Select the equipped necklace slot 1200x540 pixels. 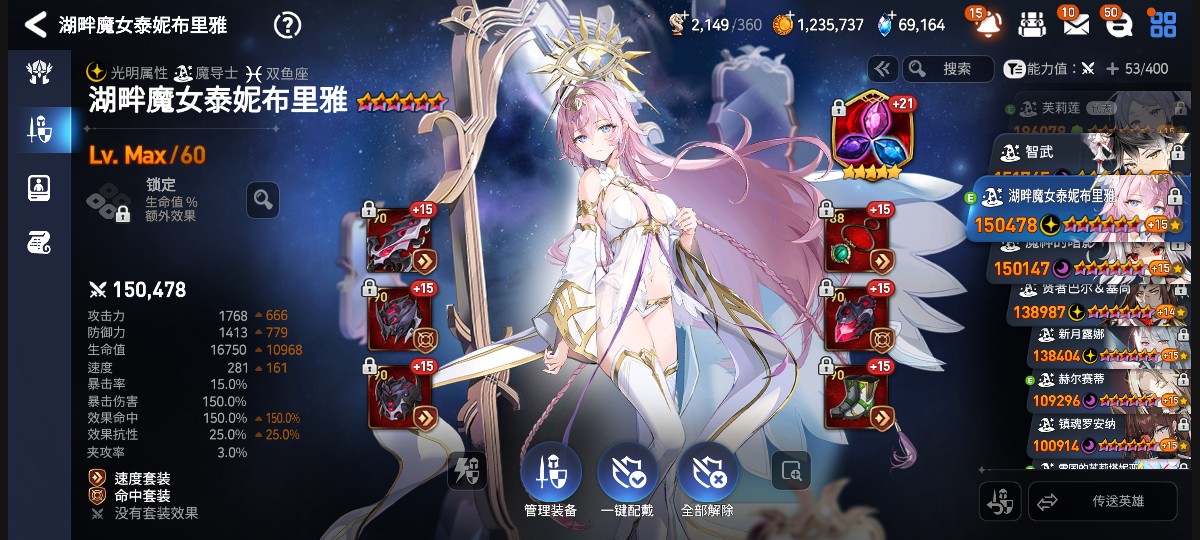coord(856,240)
